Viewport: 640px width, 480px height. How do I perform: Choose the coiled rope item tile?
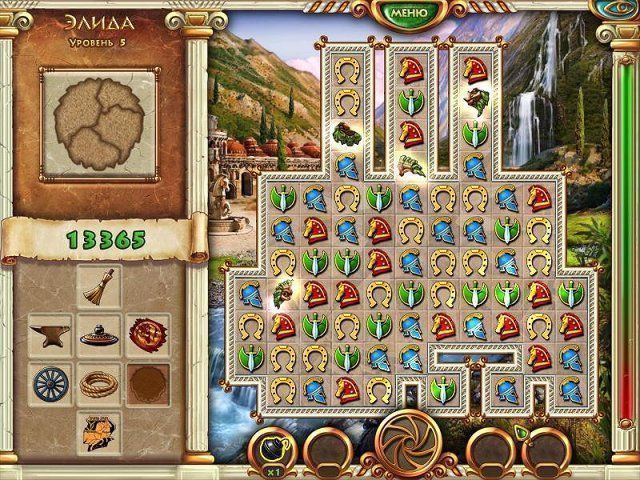point(98,384)
